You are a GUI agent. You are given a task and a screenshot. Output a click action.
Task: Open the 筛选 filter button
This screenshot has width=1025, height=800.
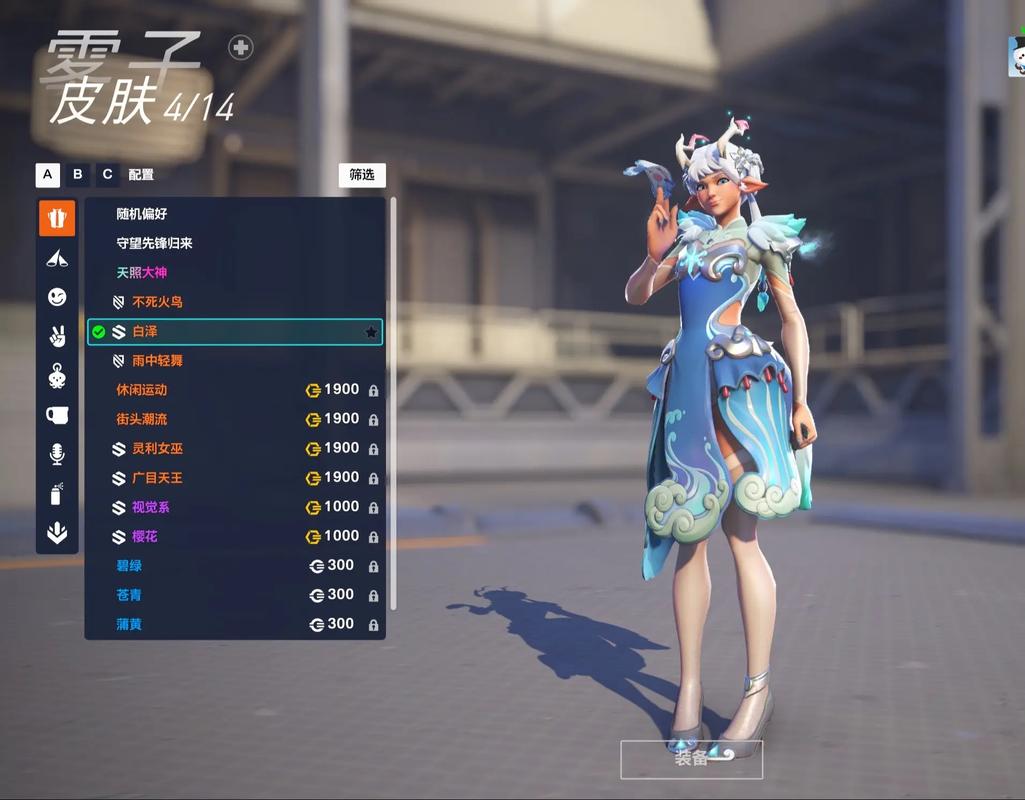[x=362, y=175]
